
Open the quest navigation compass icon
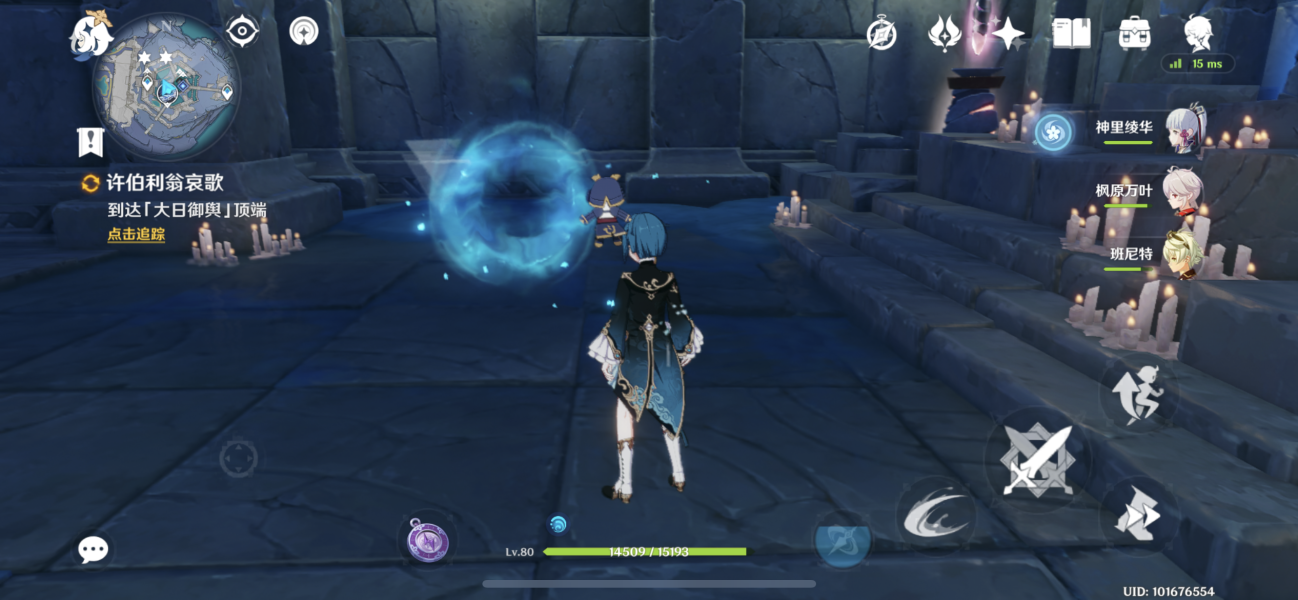303,32
